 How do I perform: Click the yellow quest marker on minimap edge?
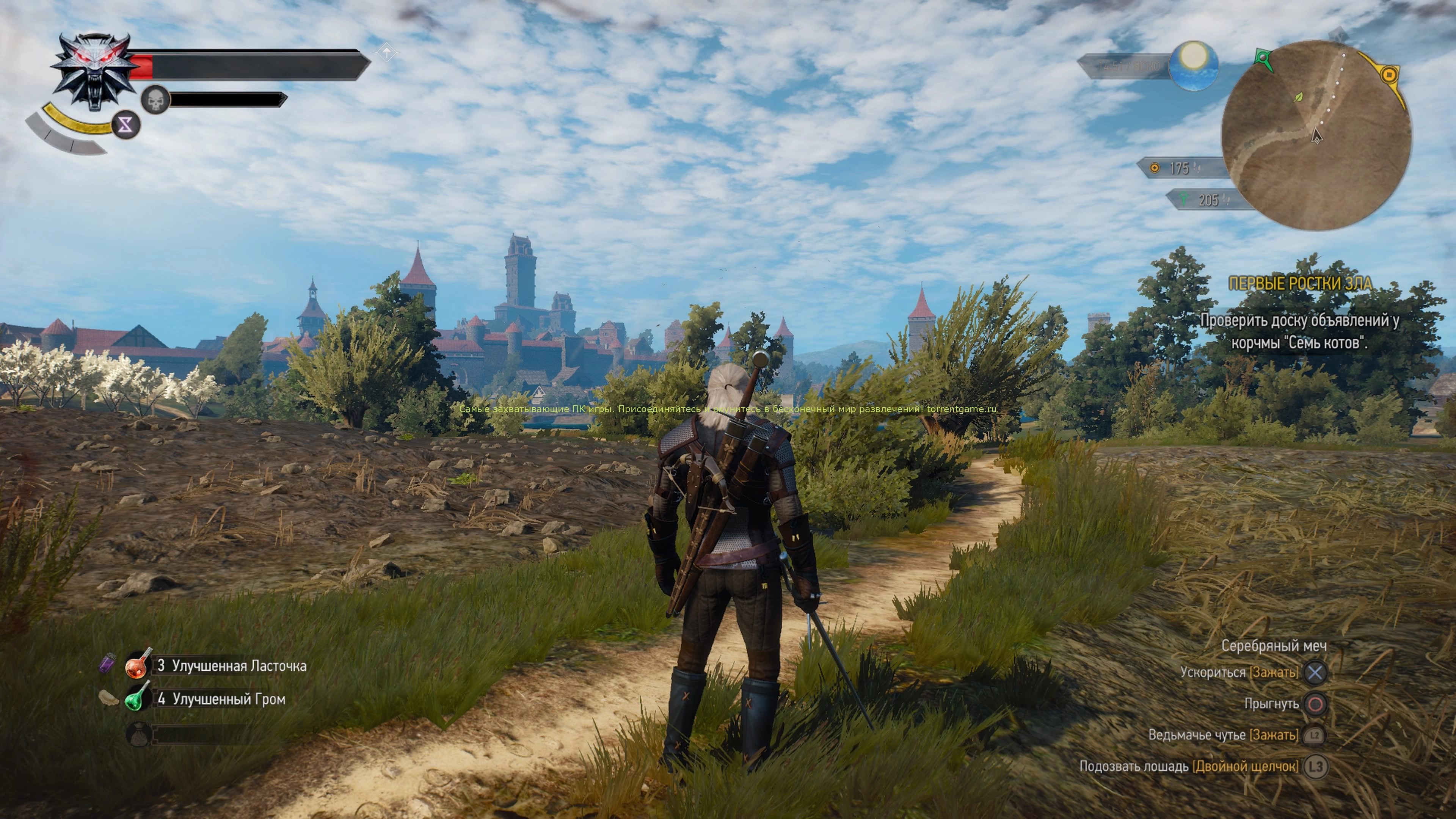pyautogui.click(x=1389, y=74)
